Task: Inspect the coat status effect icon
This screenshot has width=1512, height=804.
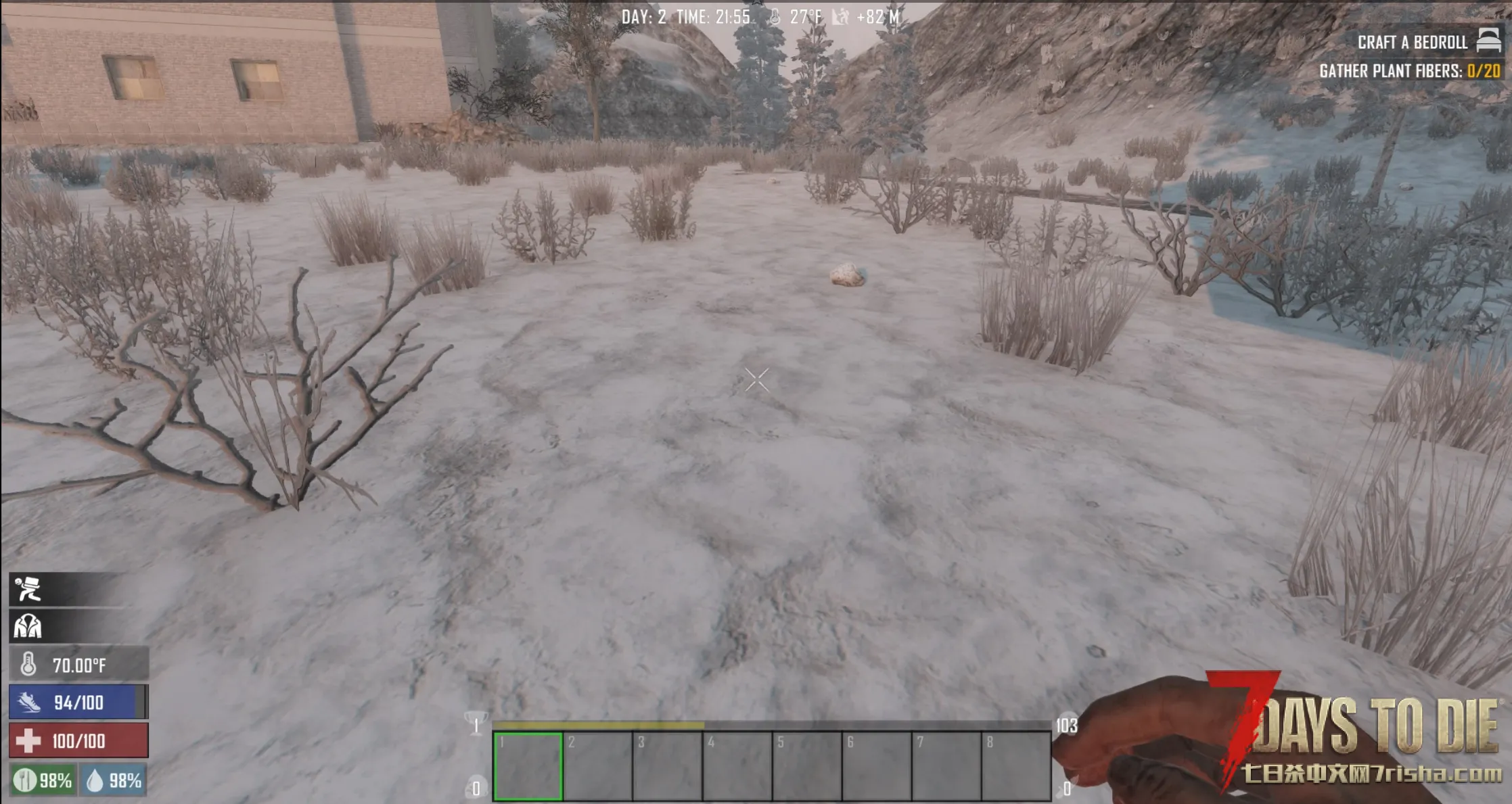Action: click(28, 627)
